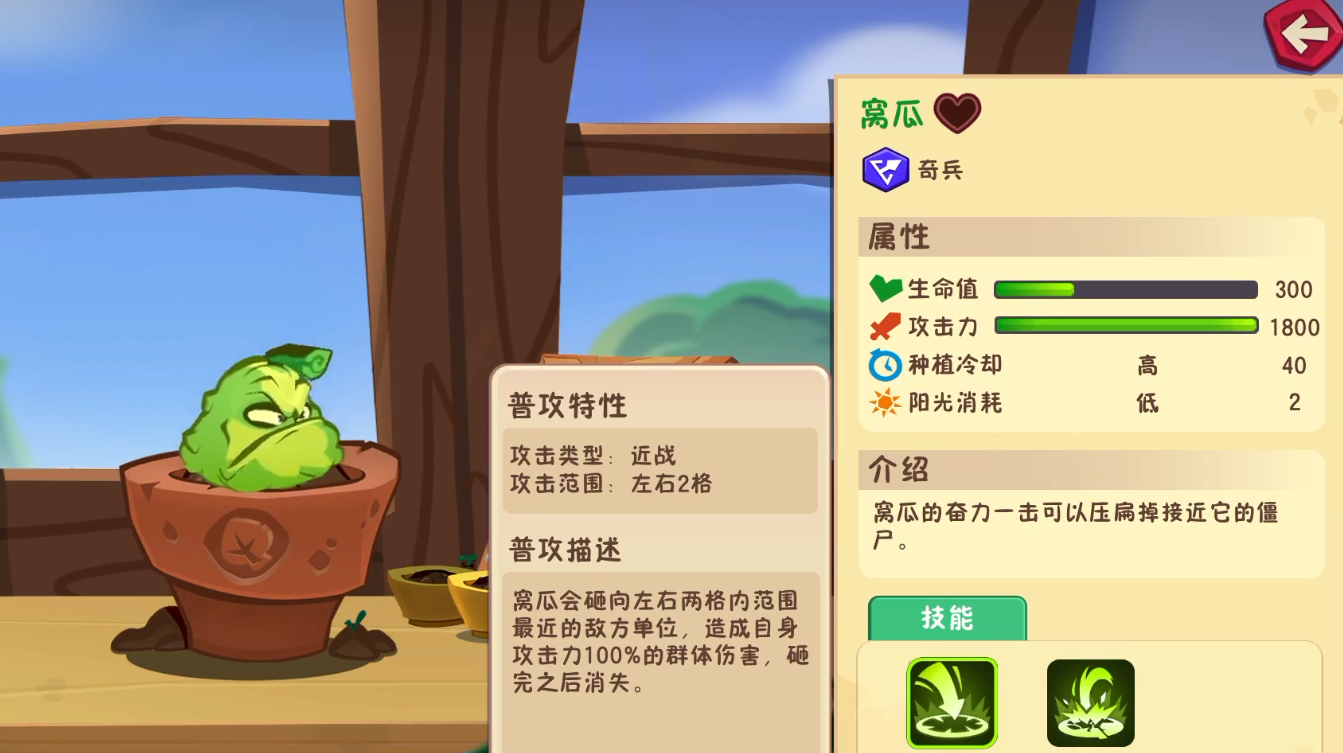The width and height of the screenshot is (1343, 753).
Task: Click the 高 label next to 种植冷却
Action: (1148, 366)
